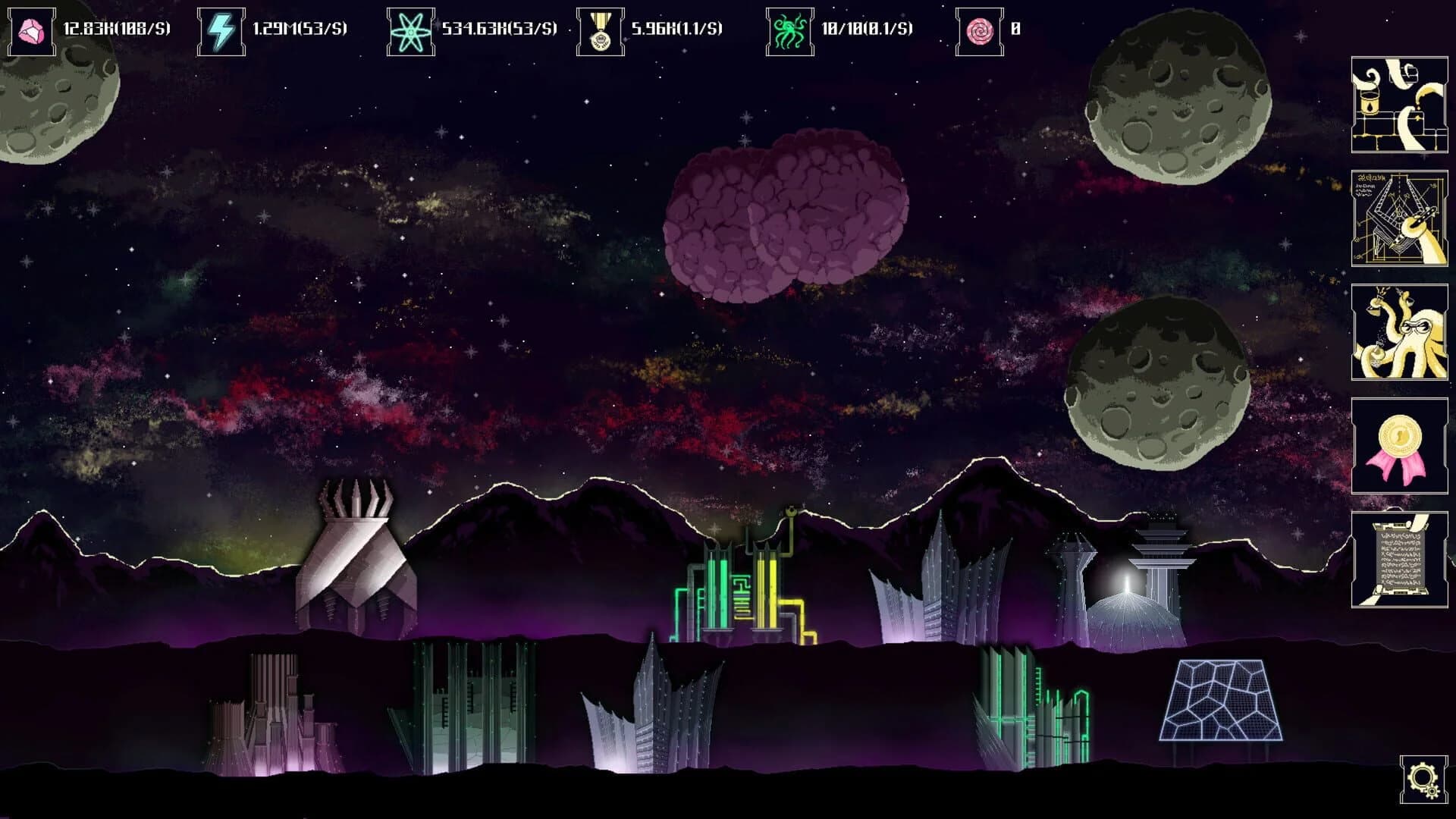This screenshot has height=819, width=1456.
Task: Click the pink spiral prestige icon
Action: click(x=978, y=30)
